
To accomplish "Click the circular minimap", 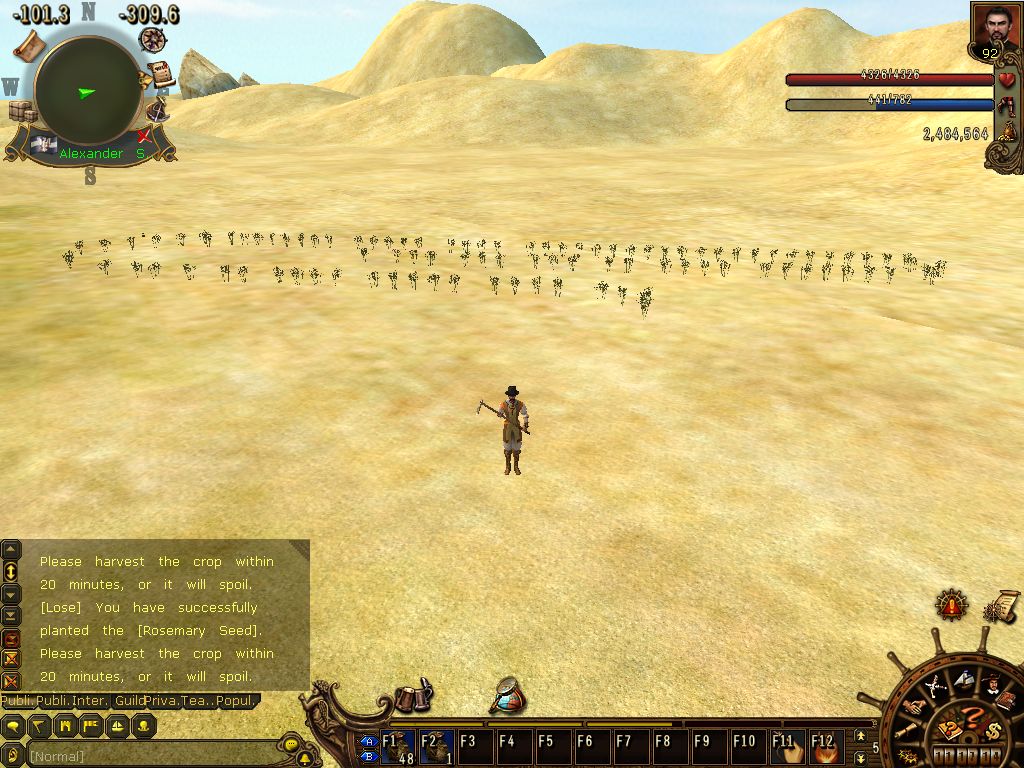I will click(87, 91).
